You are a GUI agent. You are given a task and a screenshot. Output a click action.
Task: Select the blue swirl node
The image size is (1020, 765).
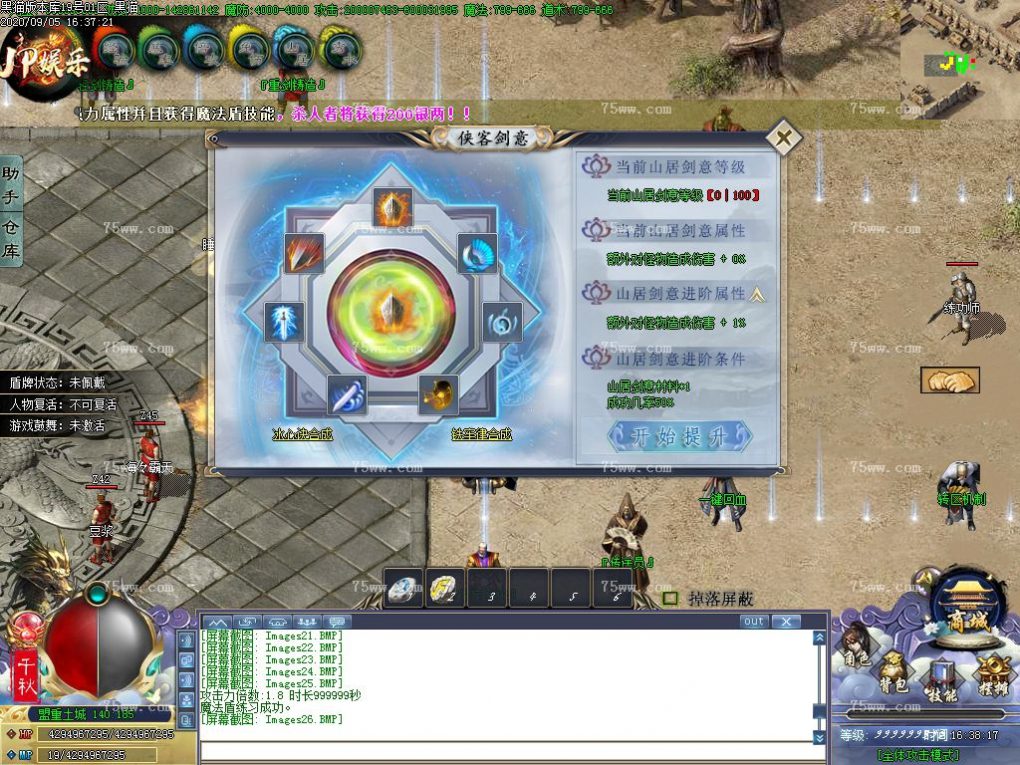click(502, 322)
